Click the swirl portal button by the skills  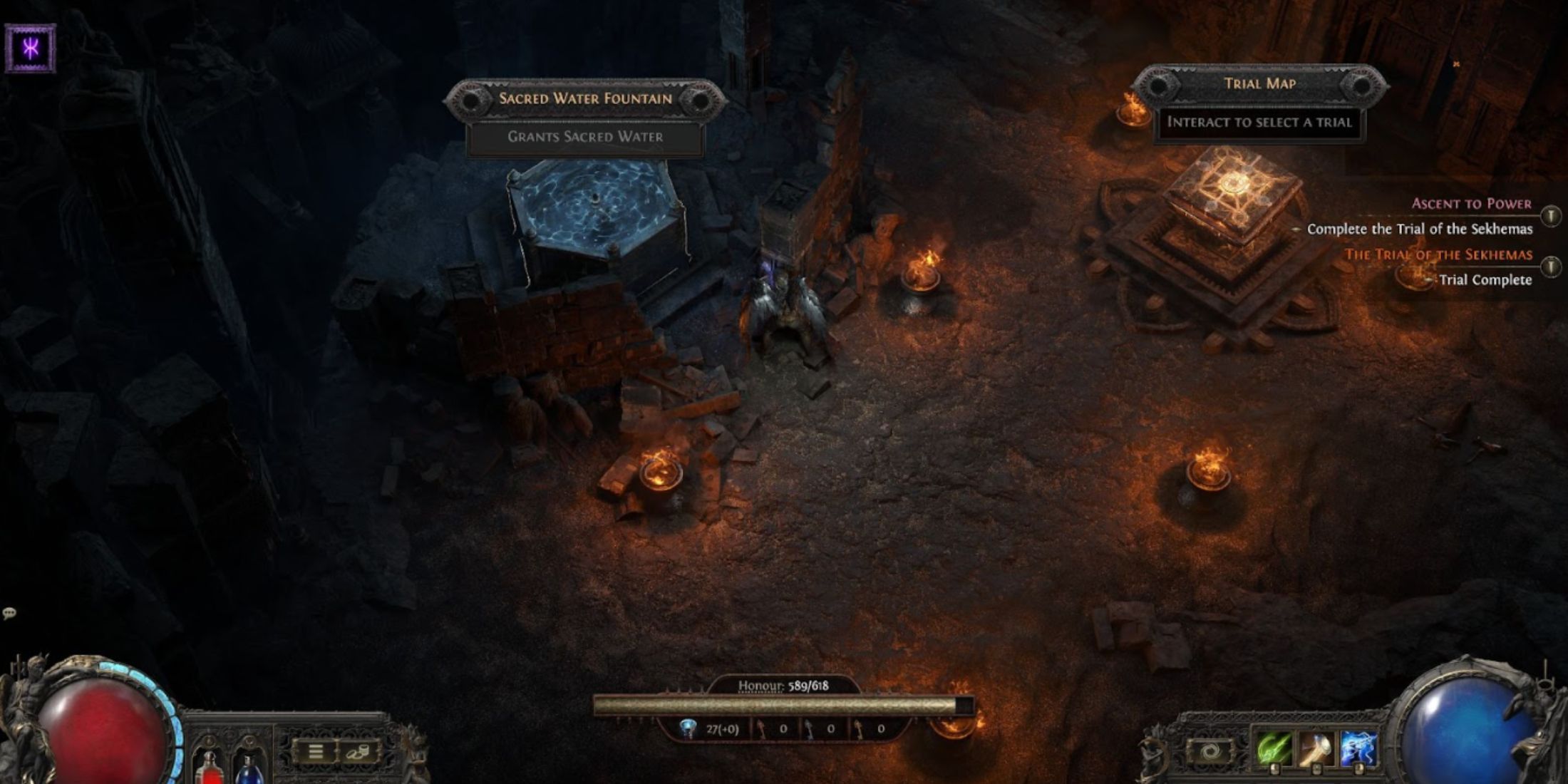pyautogui.click(x=1209, y=751)
